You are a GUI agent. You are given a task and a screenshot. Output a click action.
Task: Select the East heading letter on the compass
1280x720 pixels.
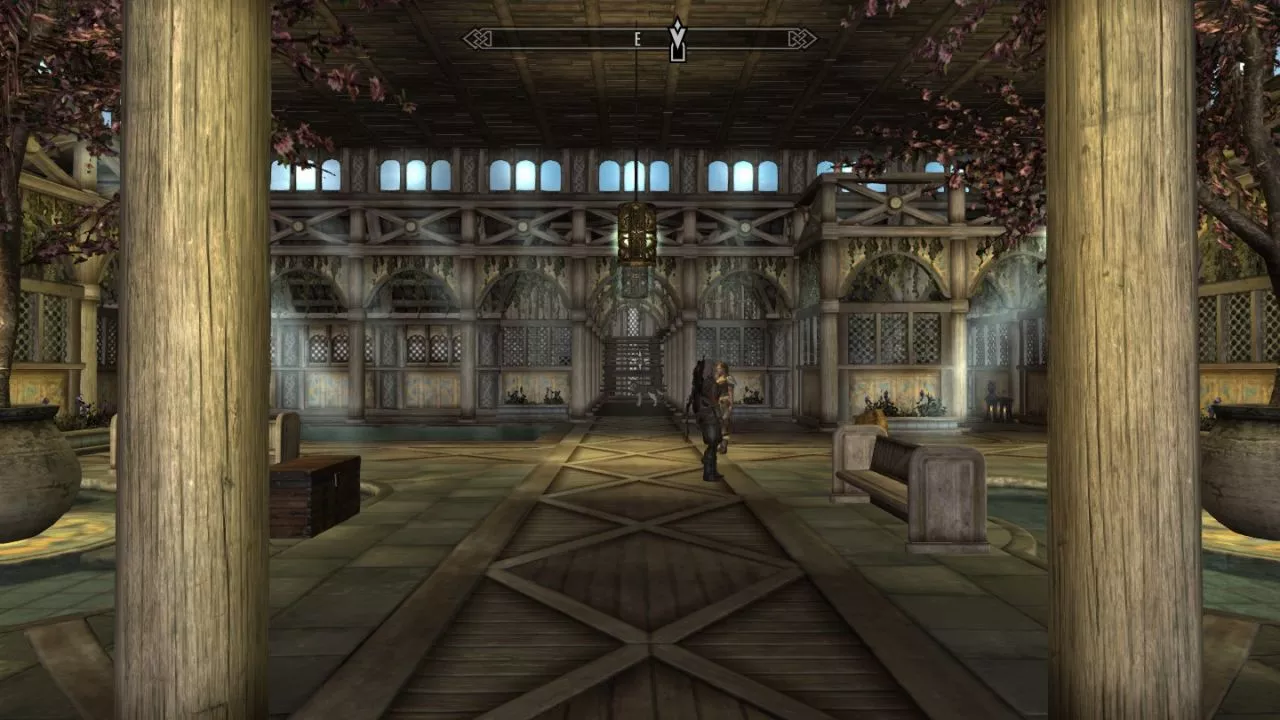point(637,39)
